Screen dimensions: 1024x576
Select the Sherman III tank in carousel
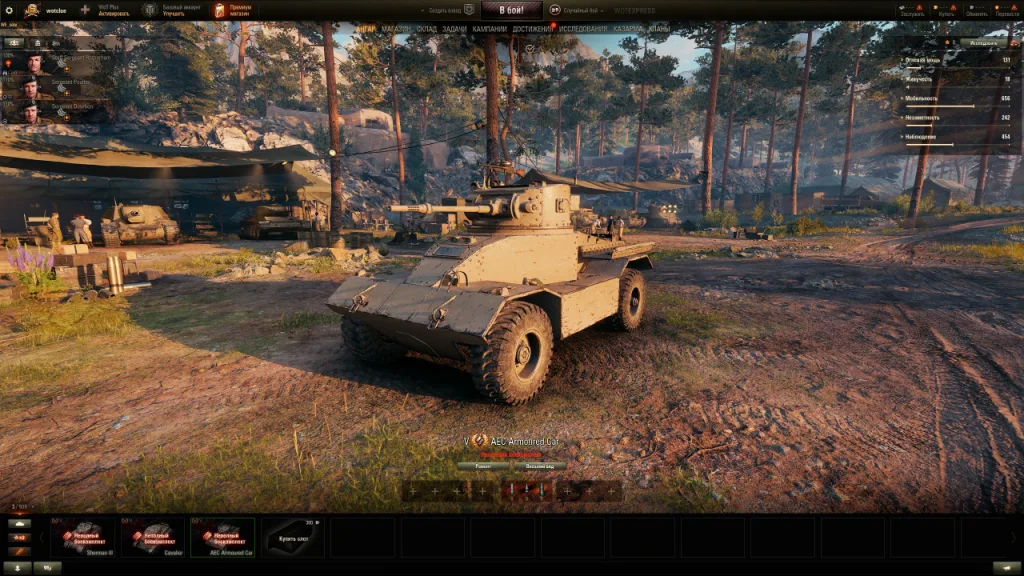pyautogui.click(x=85, y=537)
